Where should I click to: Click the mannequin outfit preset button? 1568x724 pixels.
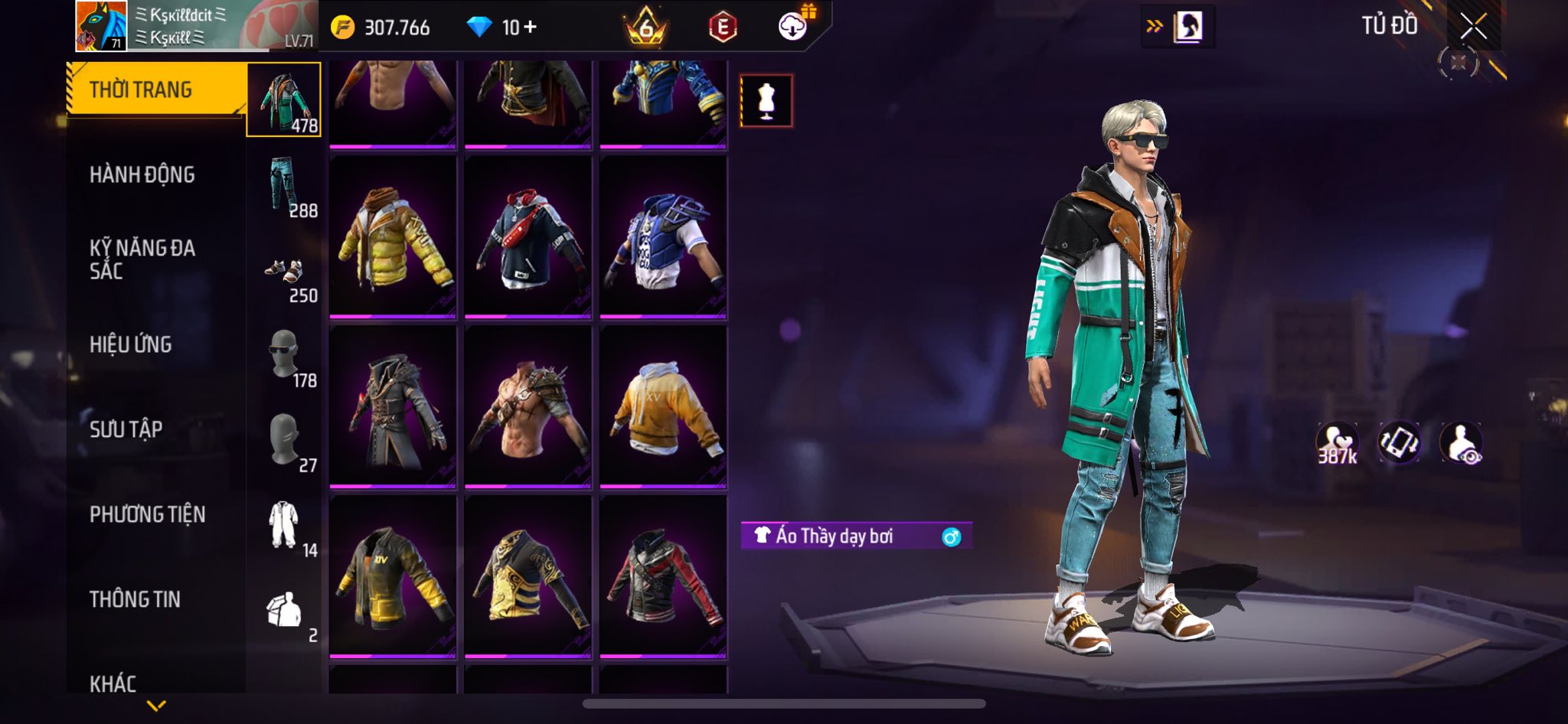(x=766, y=101)
